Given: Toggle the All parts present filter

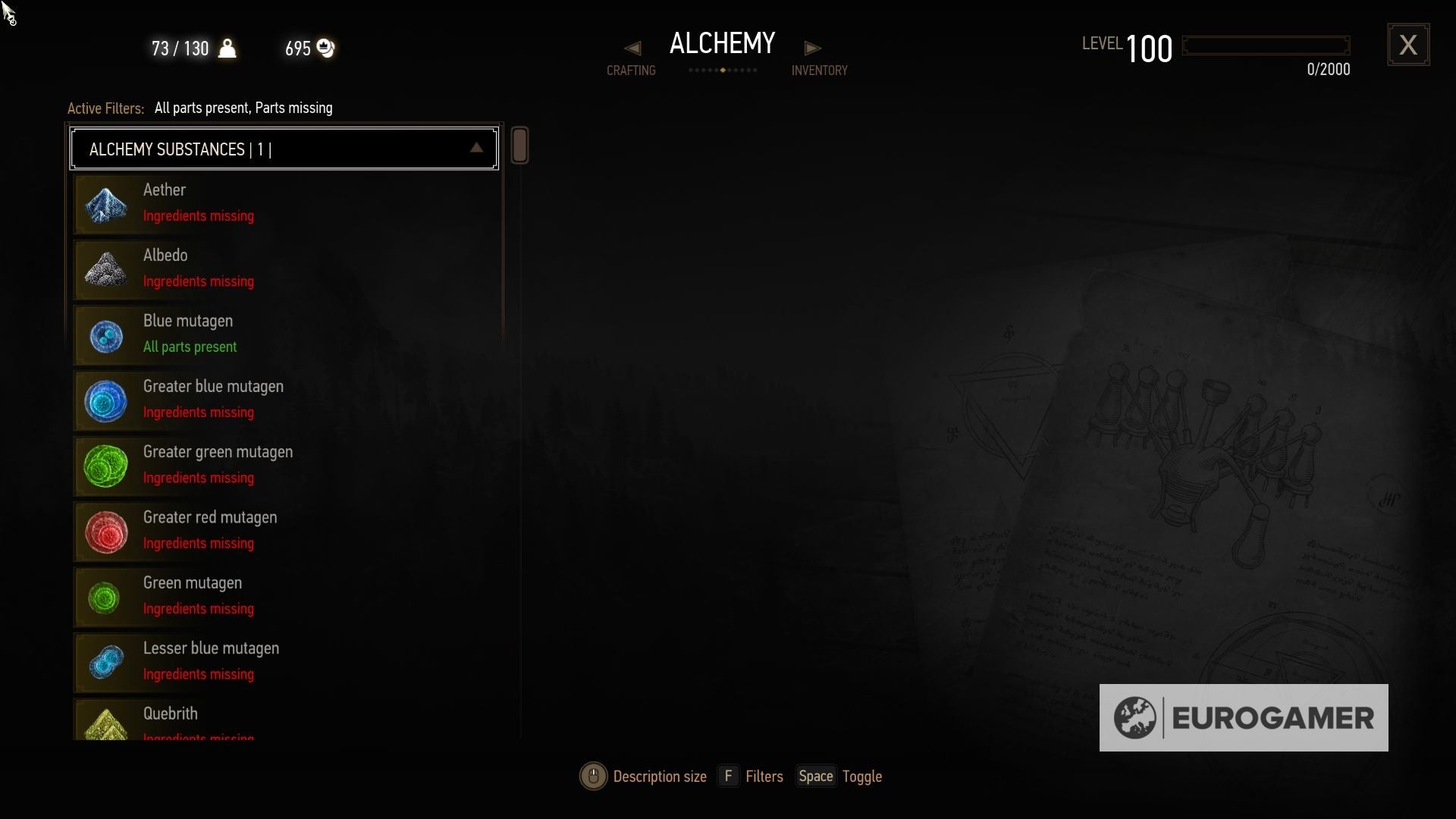Looking at the screenshot, I should click(198, 108).
